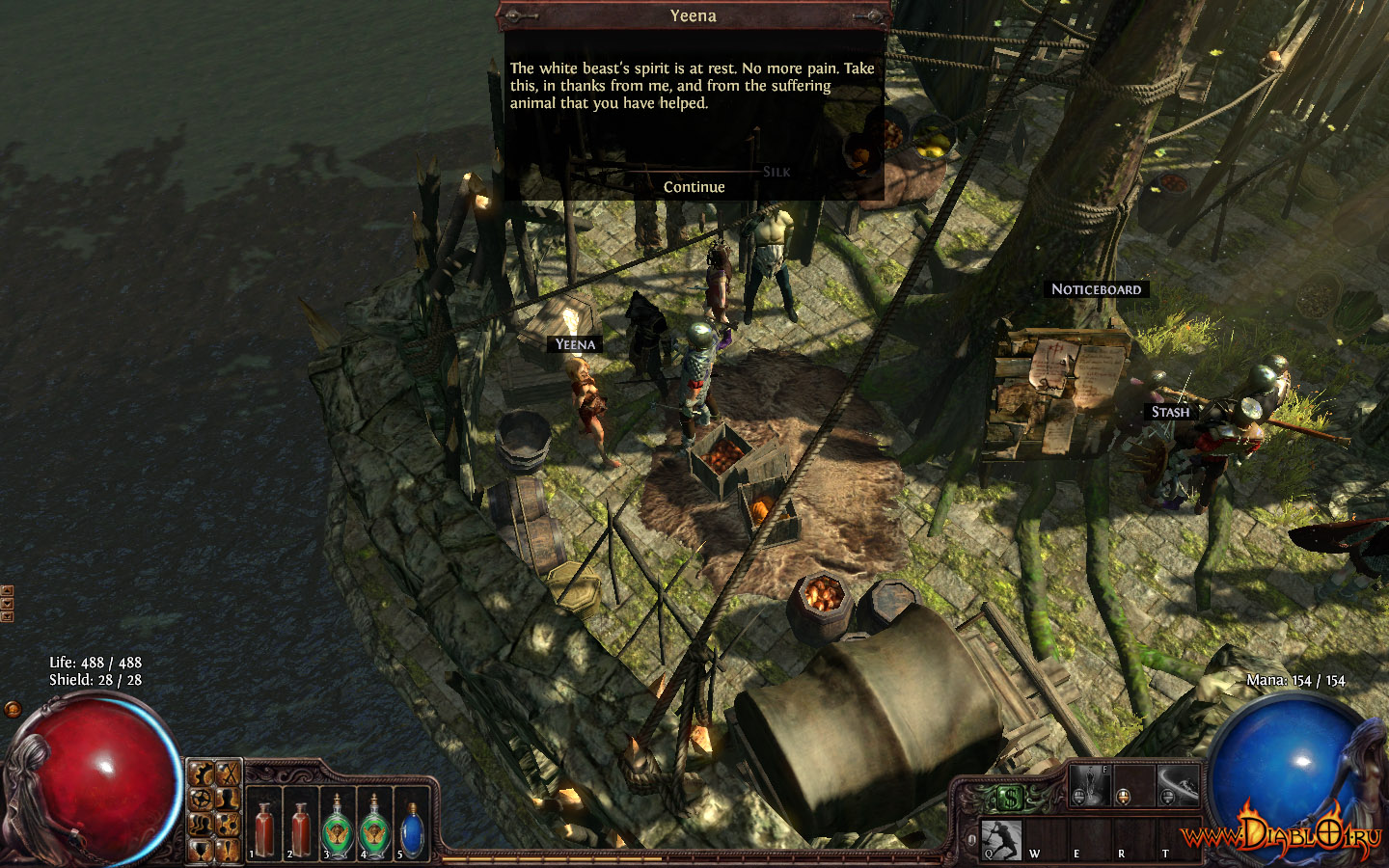Use the red life flask in slot 2
The width and height of the screenshot is (1389, 868).
[300, 827]
